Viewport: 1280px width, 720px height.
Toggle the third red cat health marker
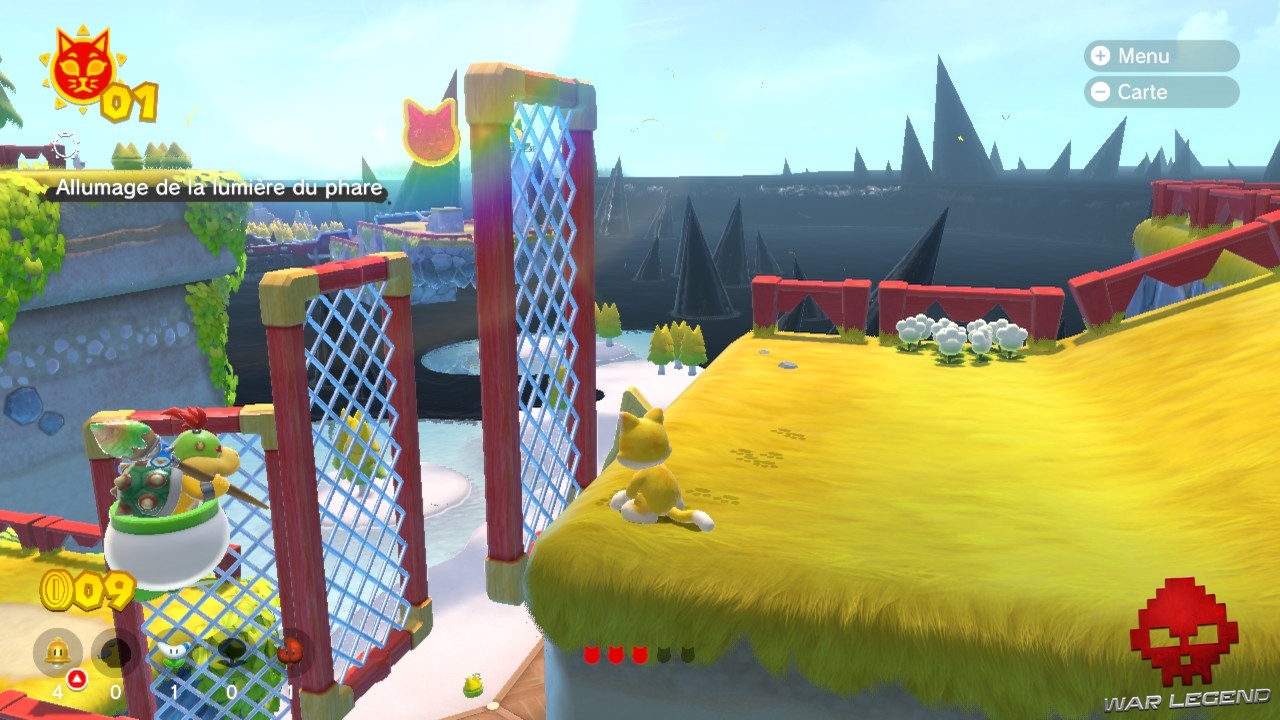(x=639, y=654)
